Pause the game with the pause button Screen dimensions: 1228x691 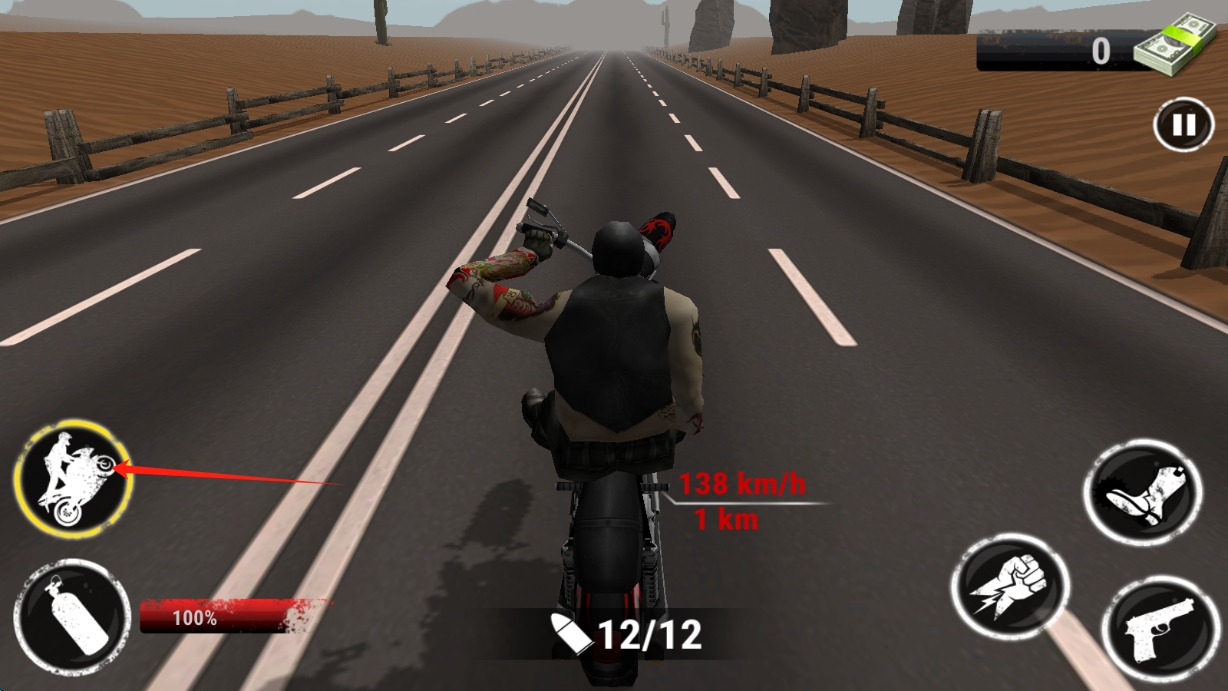(x=1183, y=125)
